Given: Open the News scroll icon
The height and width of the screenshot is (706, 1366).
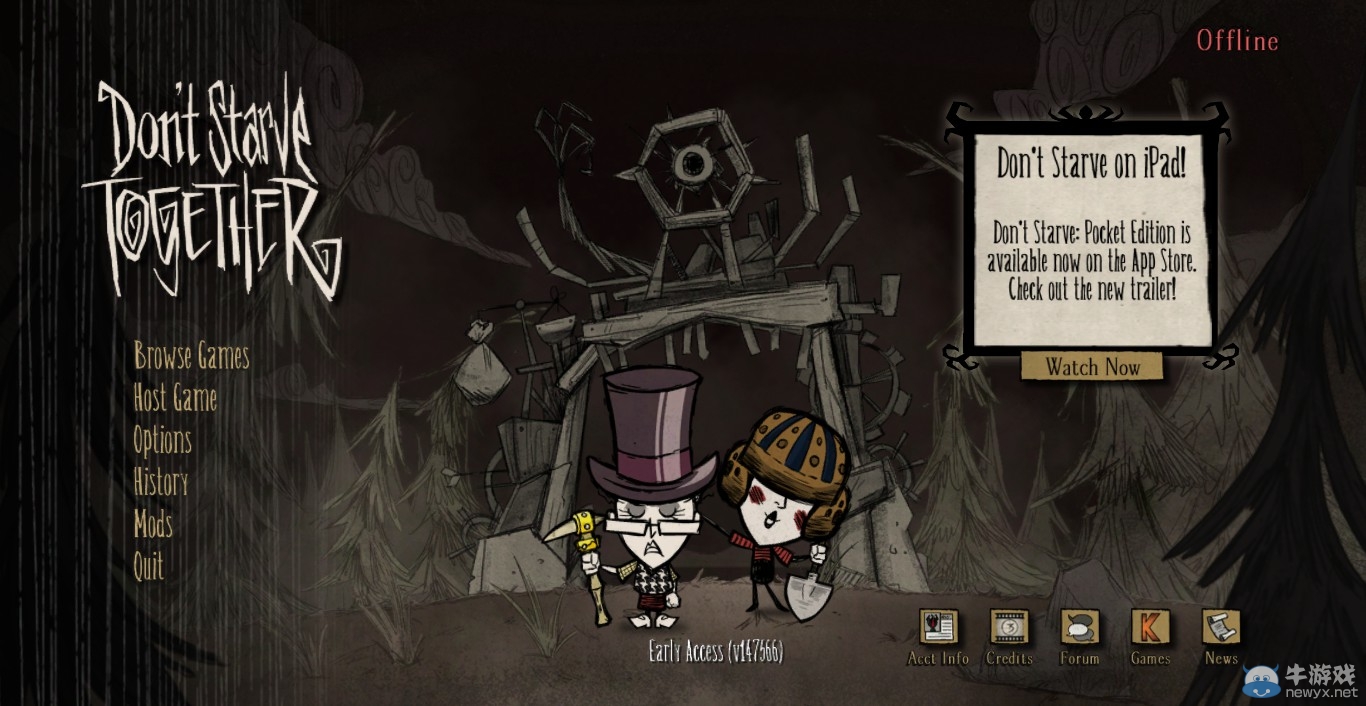Looking at the screenshot, I should pos(1221,628).
